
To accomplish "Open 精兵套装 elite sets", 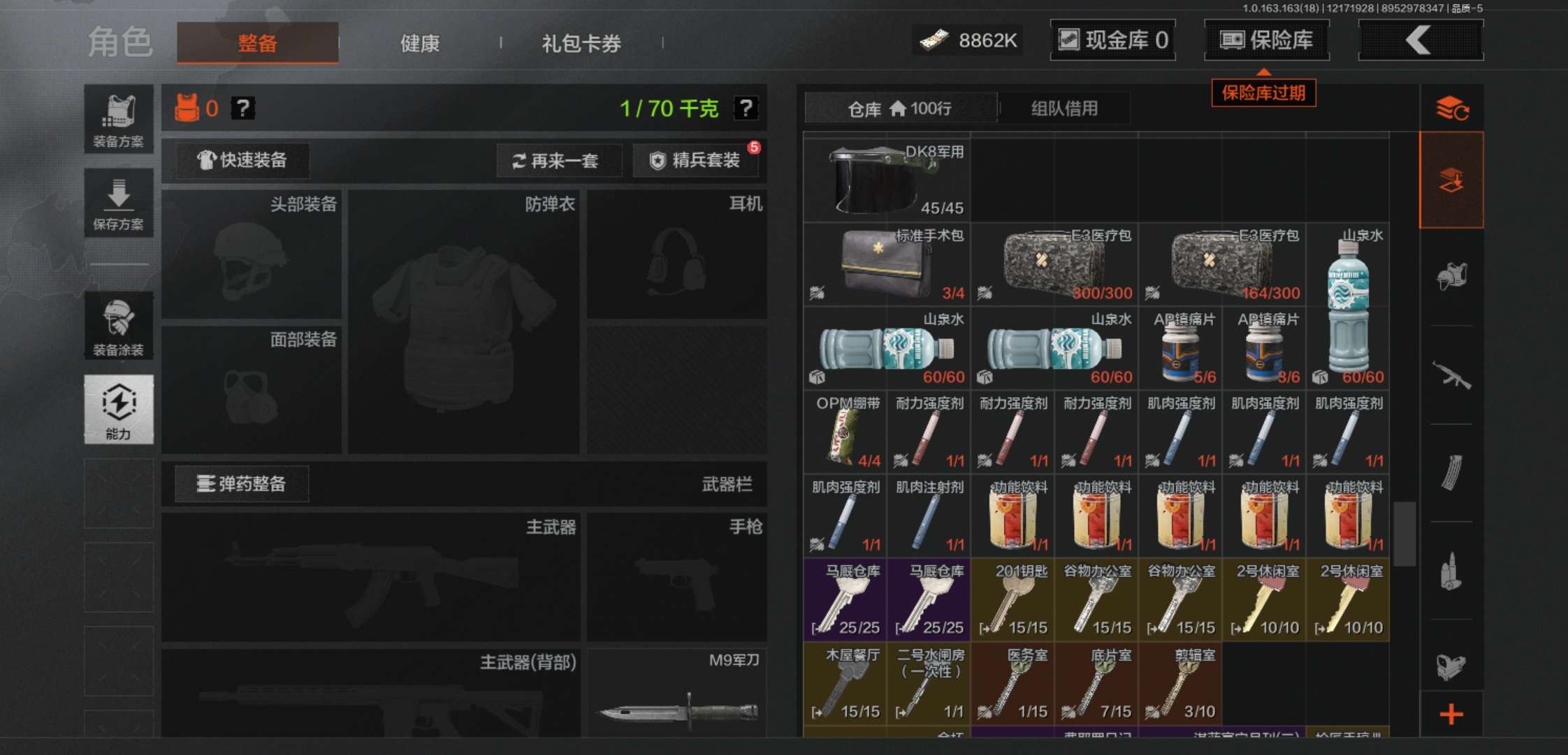I will (695, 160).
